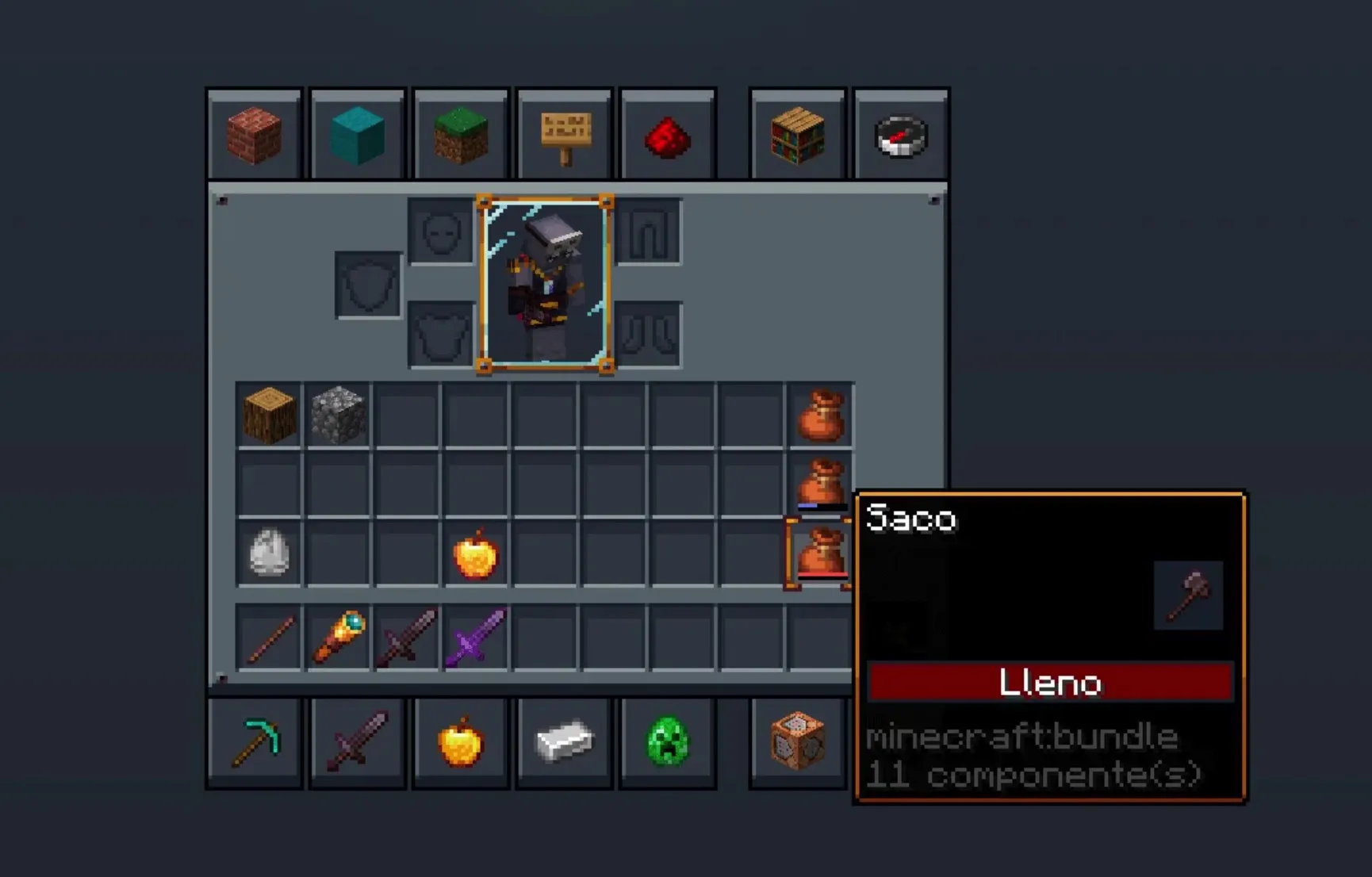Image resolution: width=1372 pixels, height=877 pixels.
Task: Choose the orange spyglass hotbar slot
Action: click(339, 638)
